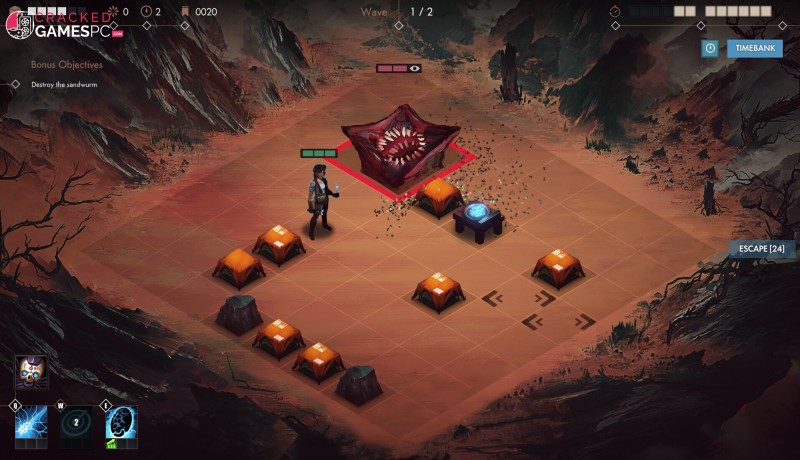Image resolution: width=800 pixels, height=460 pixels.
Task: Choose the radar ability showing 2
Action: [x=75, y=422]
